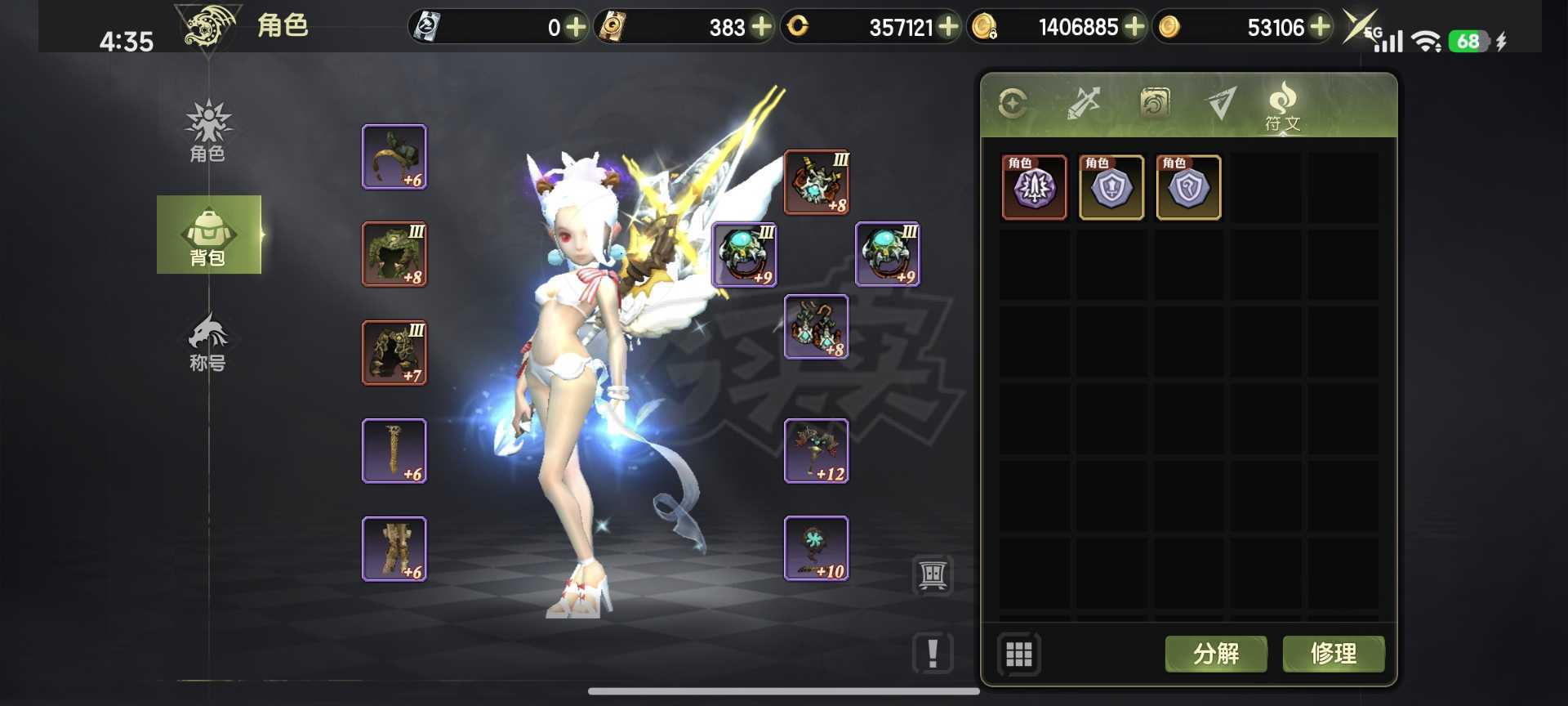This screenshot has height=706, width=1568.
Task: Click the 分解 decompose button
Action: coord(1215,654)
